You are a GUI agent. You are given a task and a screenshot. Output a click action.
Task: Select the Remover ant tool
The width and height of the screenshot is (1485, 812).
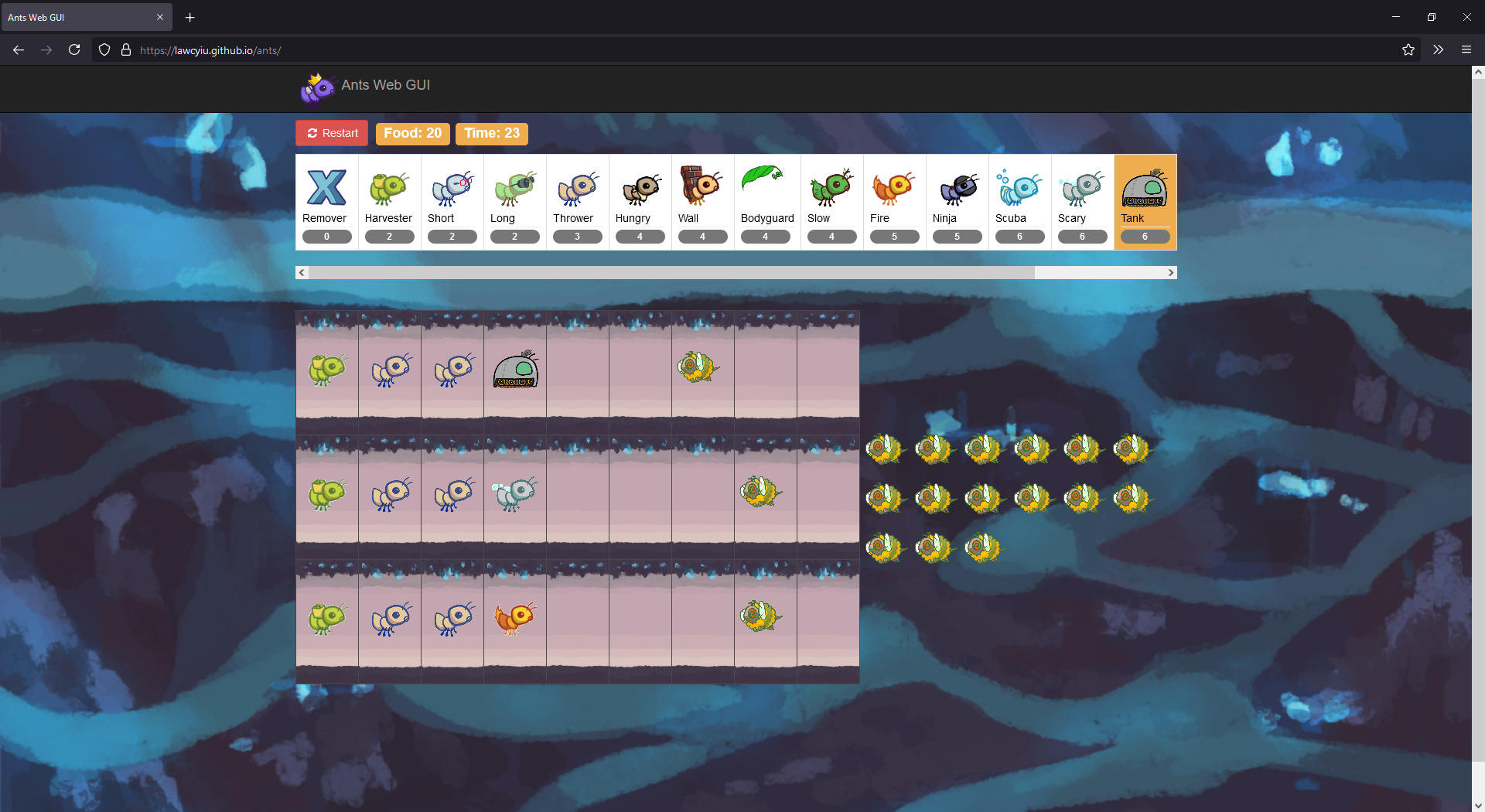point(326,202)
